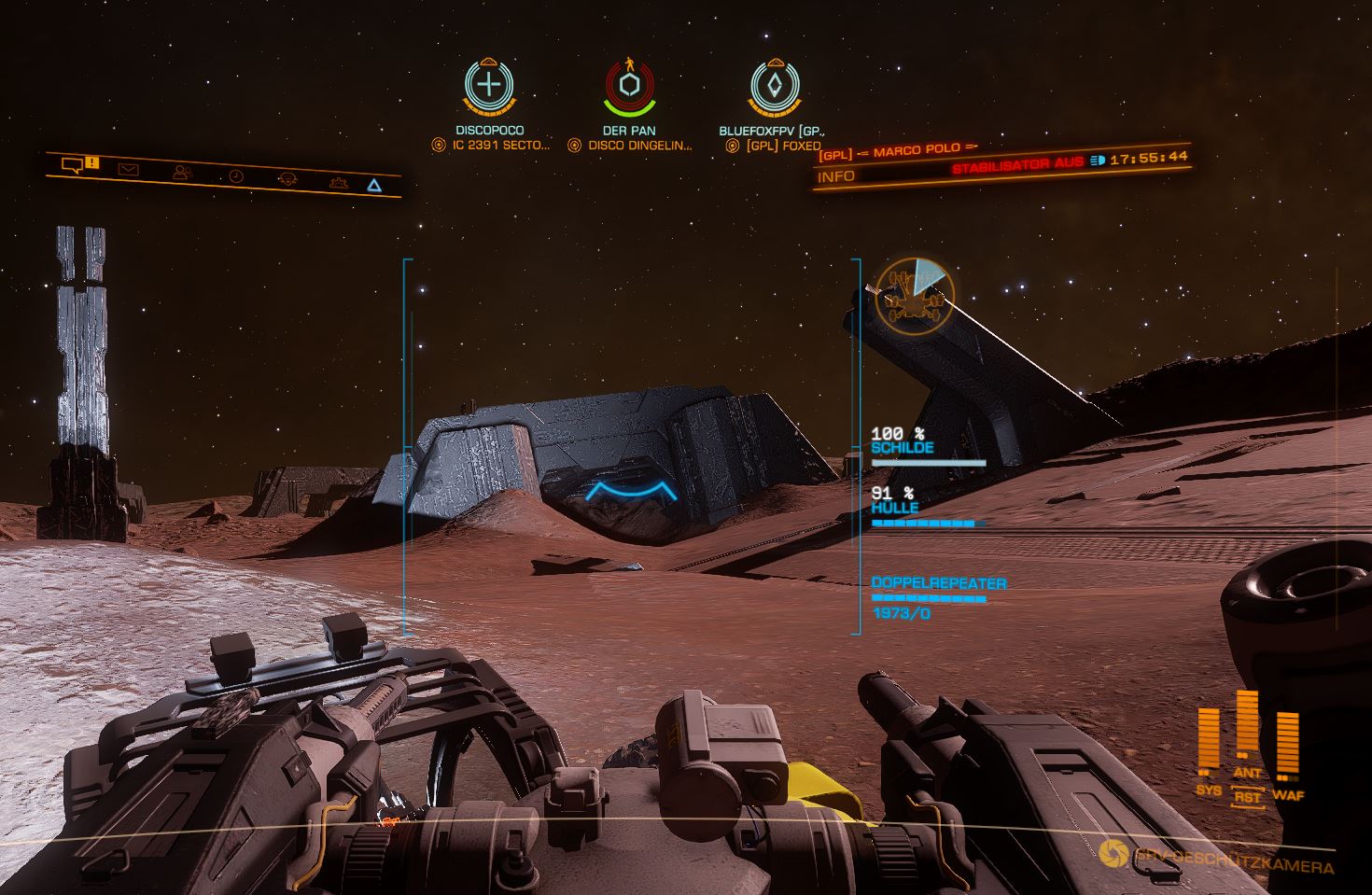Open the inbox envelope tab
The height and width of the screenshot is (895, 1372).
[128, 170]
